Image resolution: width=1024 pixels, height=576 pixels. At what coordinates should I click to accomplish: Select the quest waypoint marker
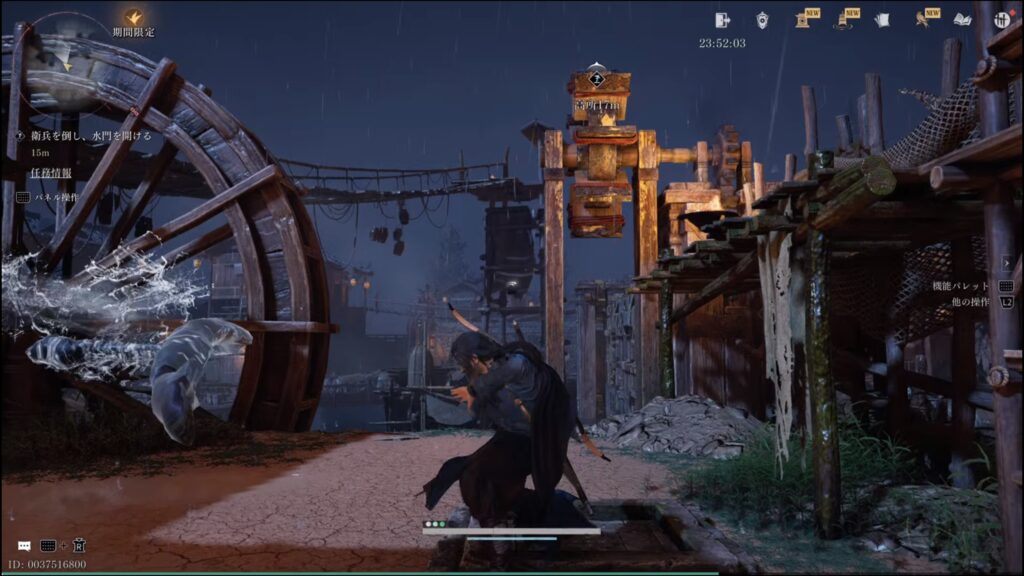click(x=597, y=77)
